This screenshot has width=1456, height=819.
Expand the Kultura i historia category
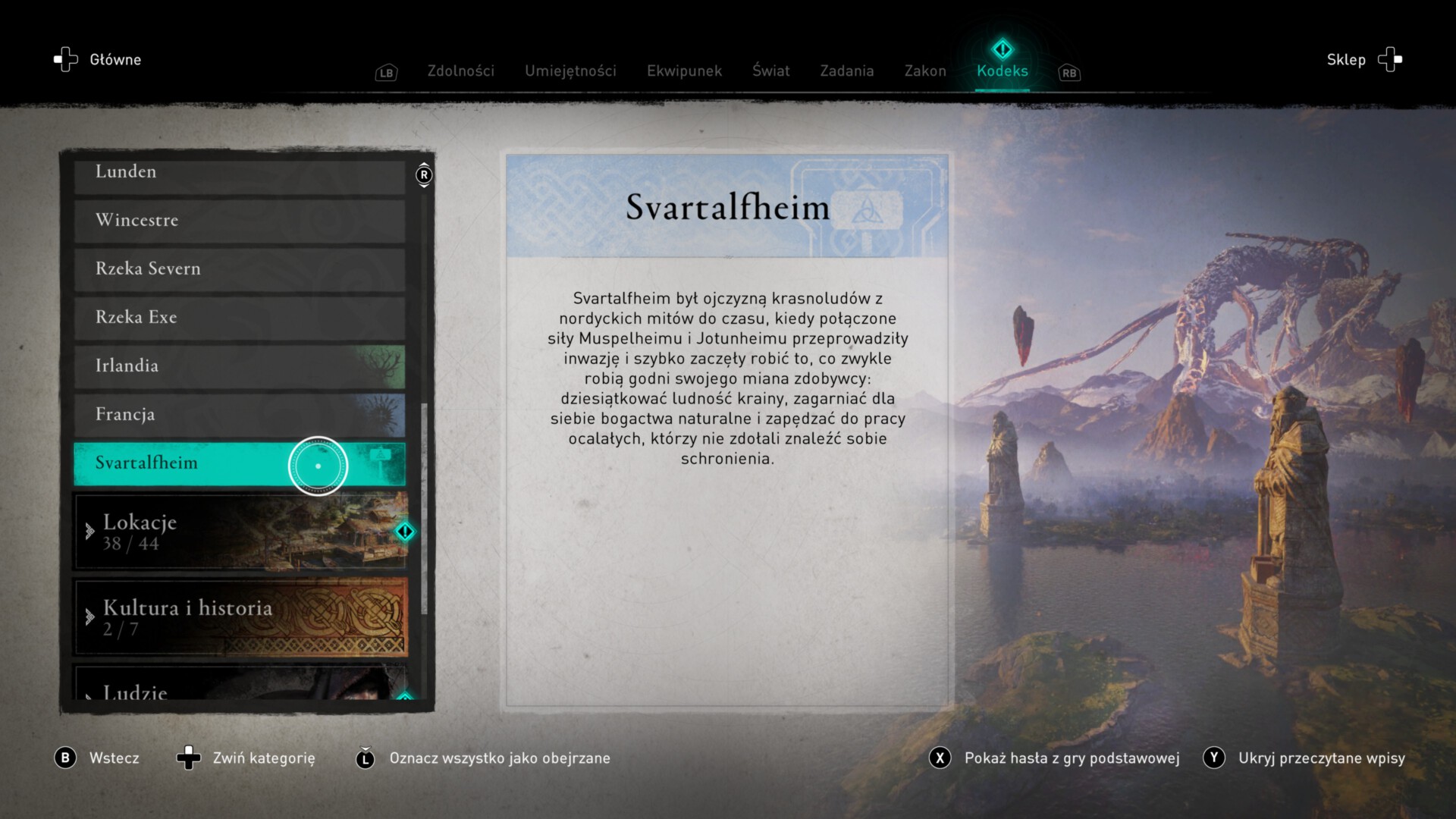point(240,617)
